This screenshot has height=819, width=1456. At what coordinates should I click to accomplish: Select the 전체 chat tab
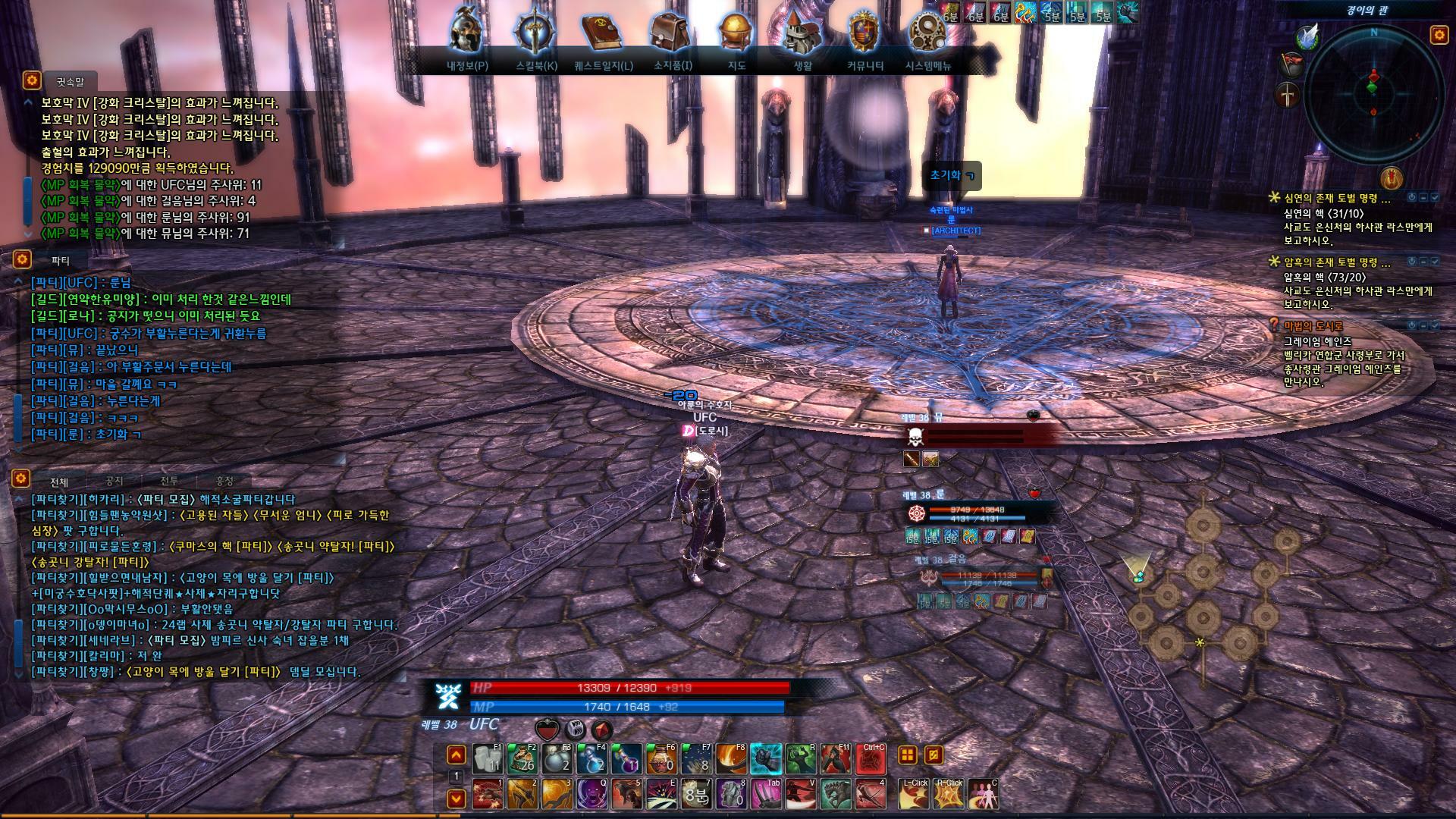pyautogui.click(x=59, y=482)
